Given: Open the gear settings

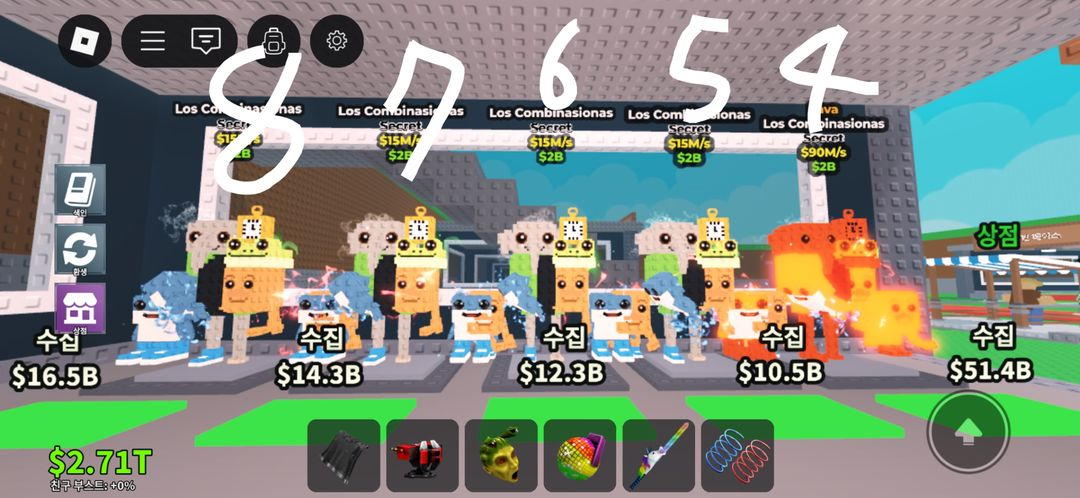Looking at the screenshot, I should coord(336,40).
